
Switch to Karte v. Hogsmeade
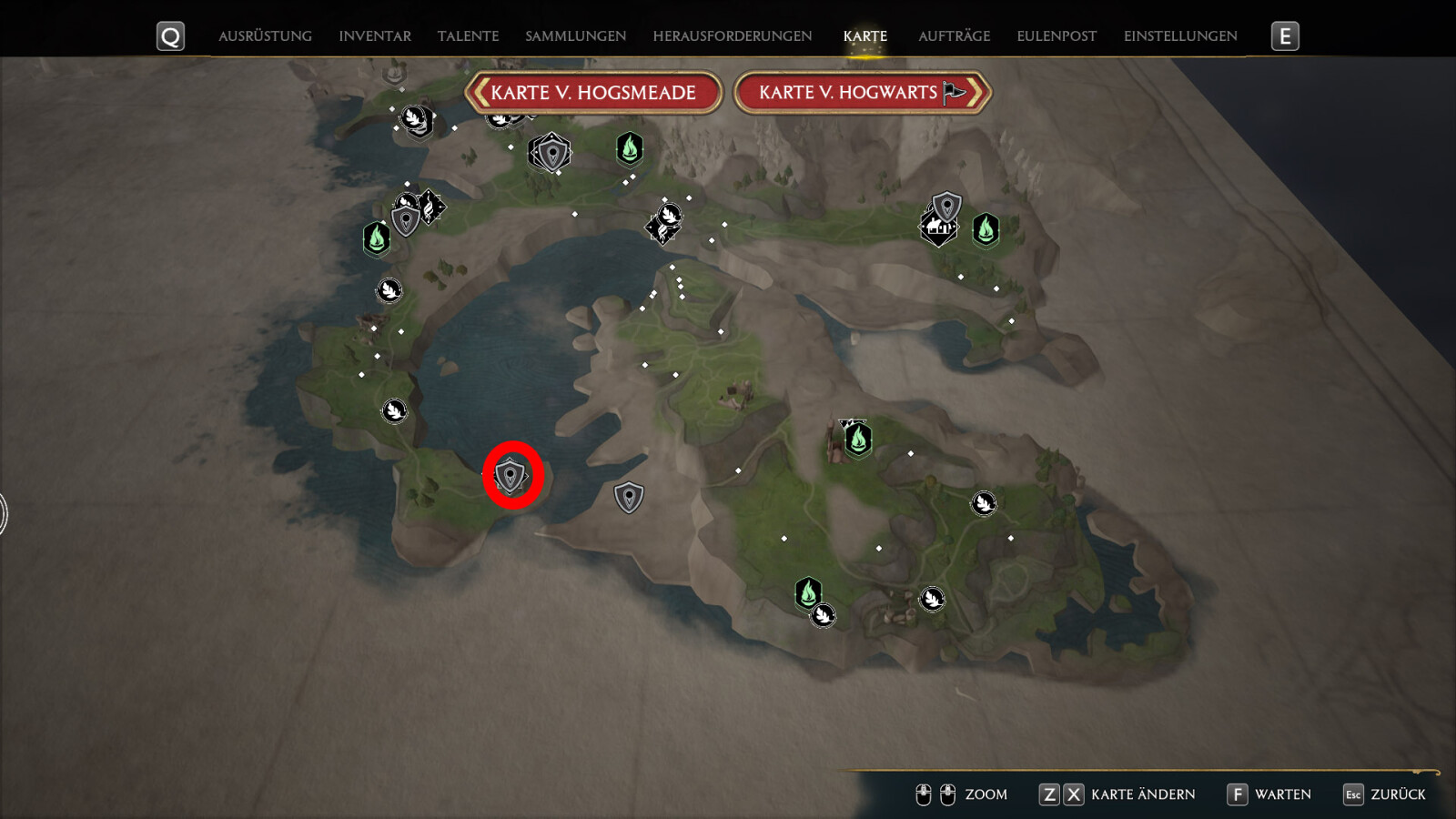coord(593,93)
